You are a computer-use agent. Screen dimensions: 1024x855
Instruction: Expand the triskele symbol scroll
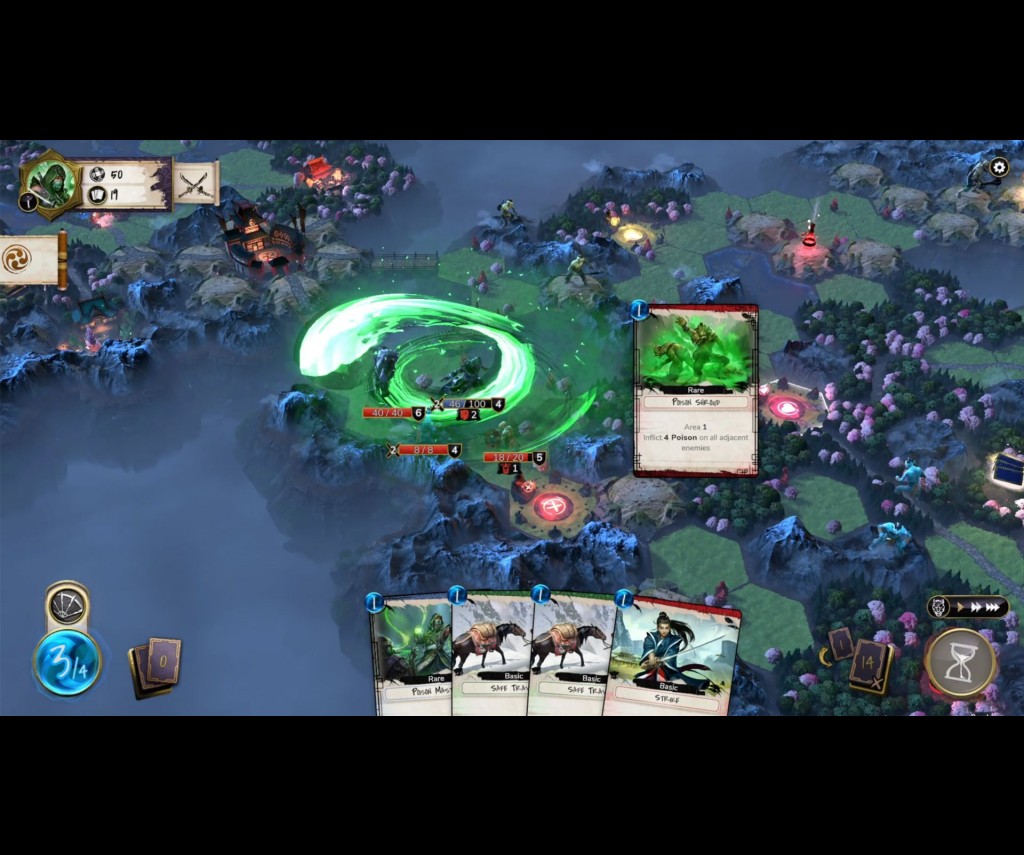pos(18,260)
